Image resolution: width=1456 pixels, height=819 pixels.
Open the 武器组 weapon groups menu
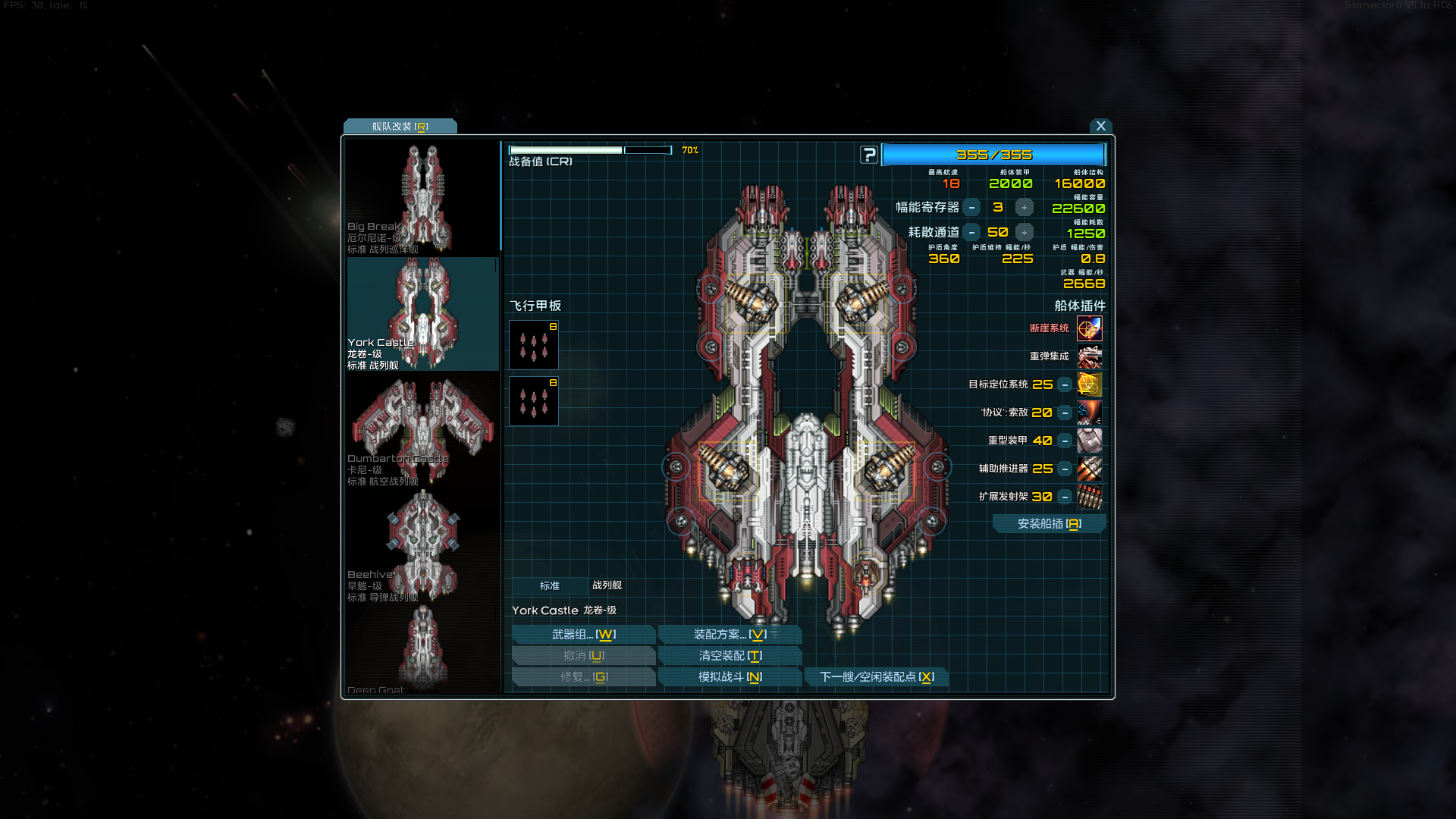(x=583, y=635)
